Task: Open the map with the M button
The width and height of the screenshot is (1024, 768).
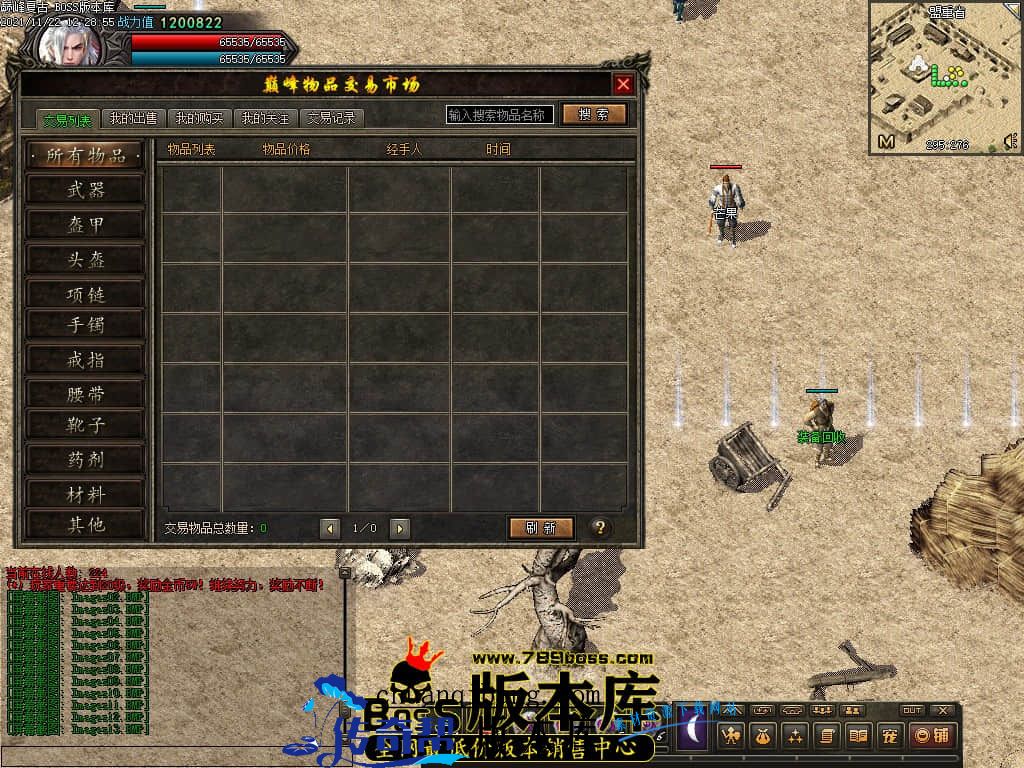Action: (886, 142)
